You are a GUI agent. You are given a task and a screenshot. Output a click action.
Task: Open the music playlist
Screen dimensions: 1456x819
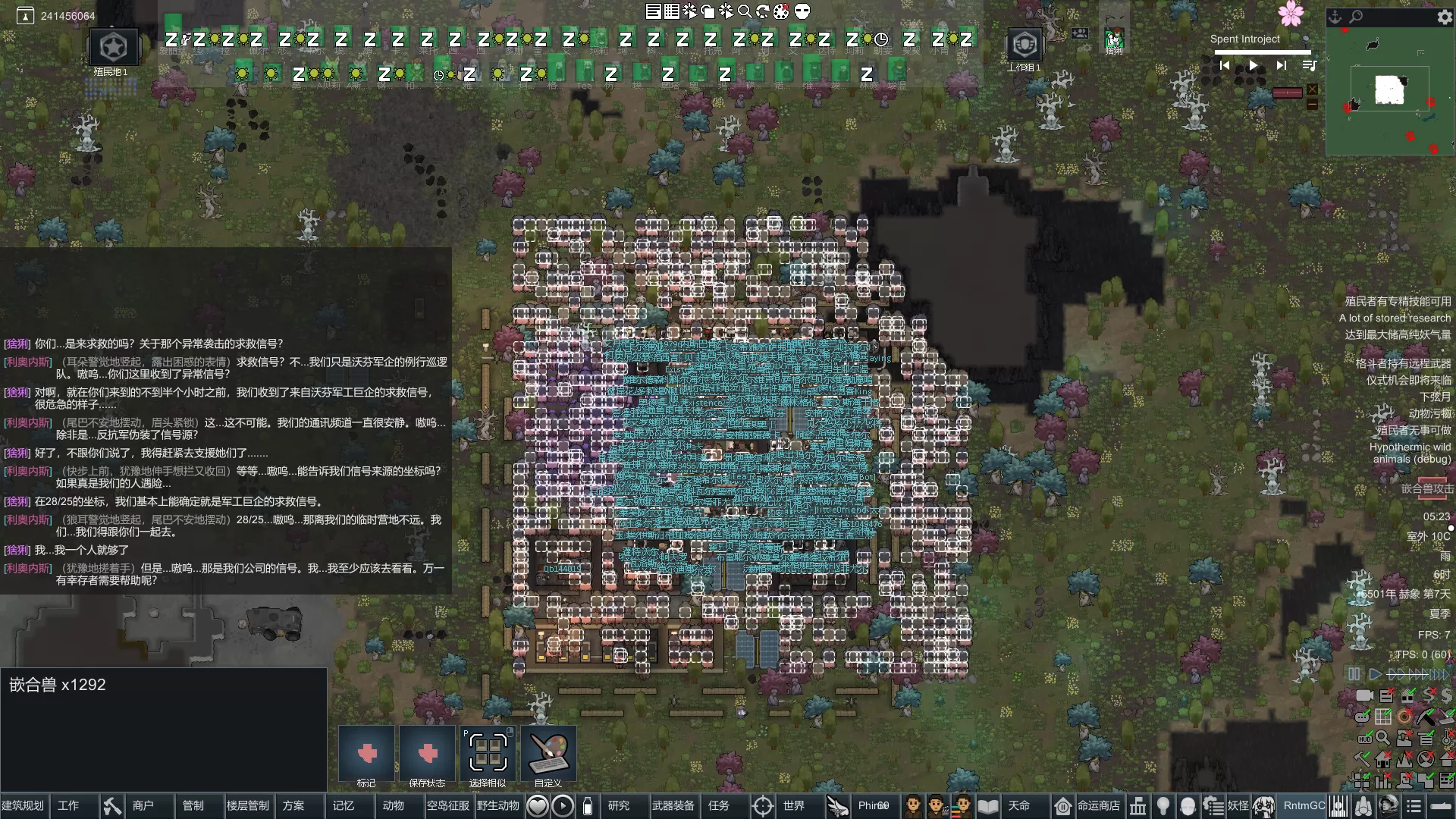tap(1309, 66)
